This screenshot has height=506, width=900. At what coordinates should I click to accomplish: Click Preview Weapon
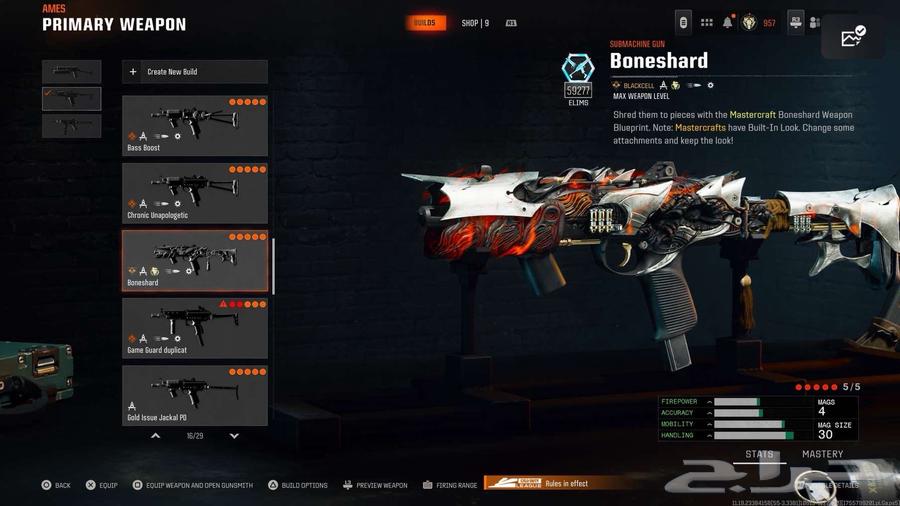(x=375, y=485)
